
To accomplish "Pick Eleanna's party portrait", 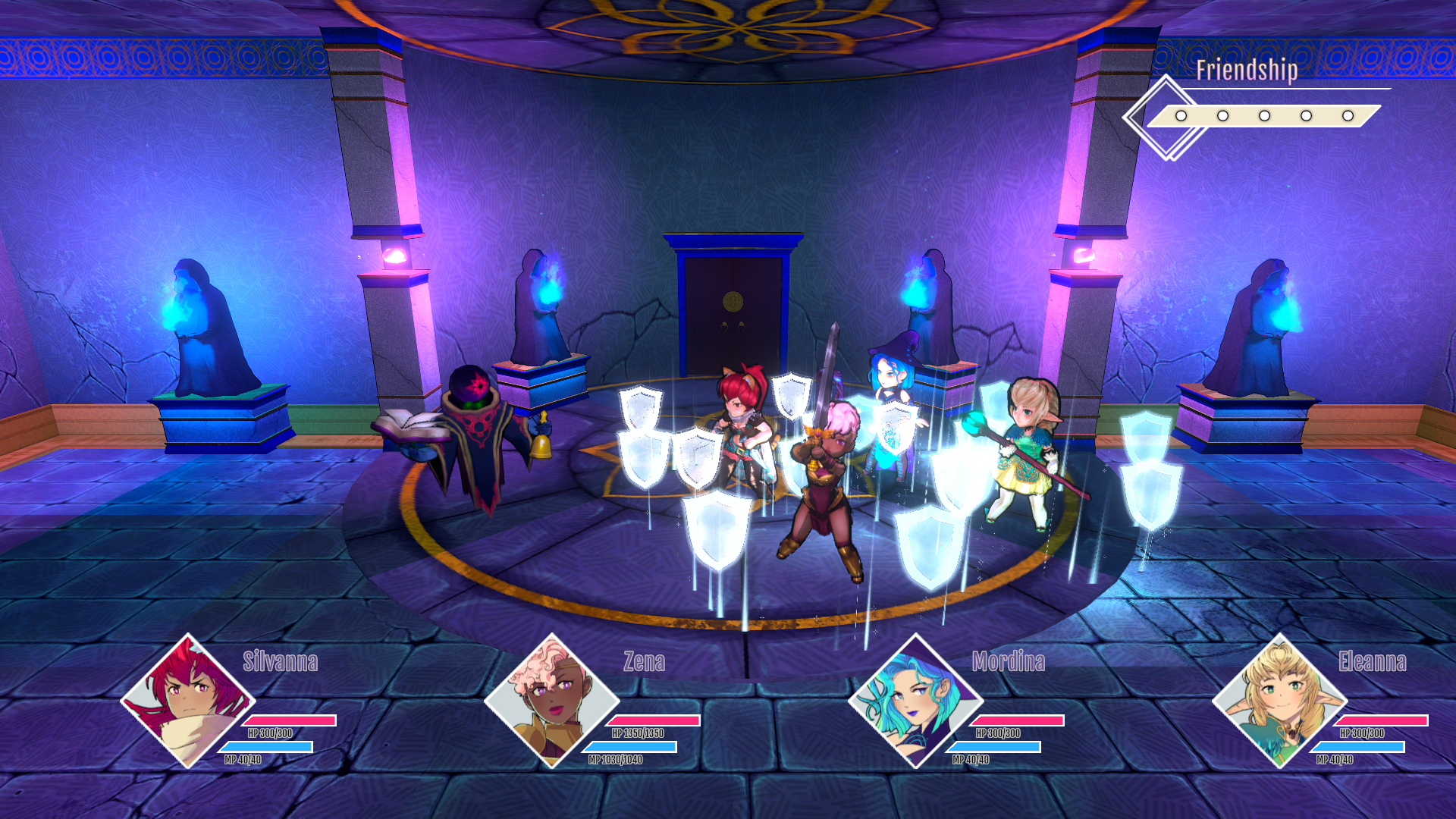I will point(1279,701).
